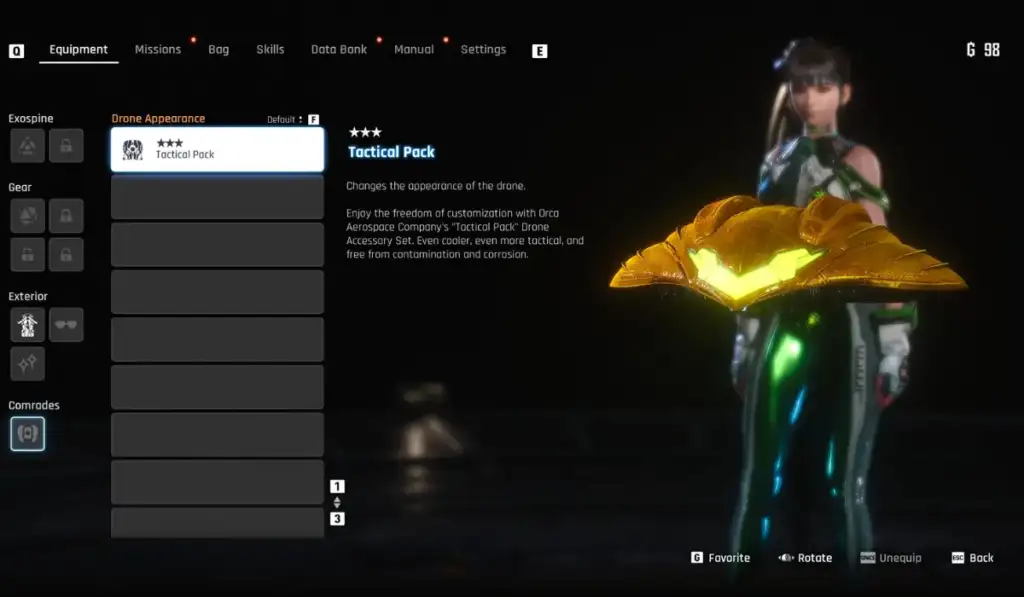The width and height of the screenshot is (1024, 597).
Task: Go to the Skills tab
Action: click(270, 50)
